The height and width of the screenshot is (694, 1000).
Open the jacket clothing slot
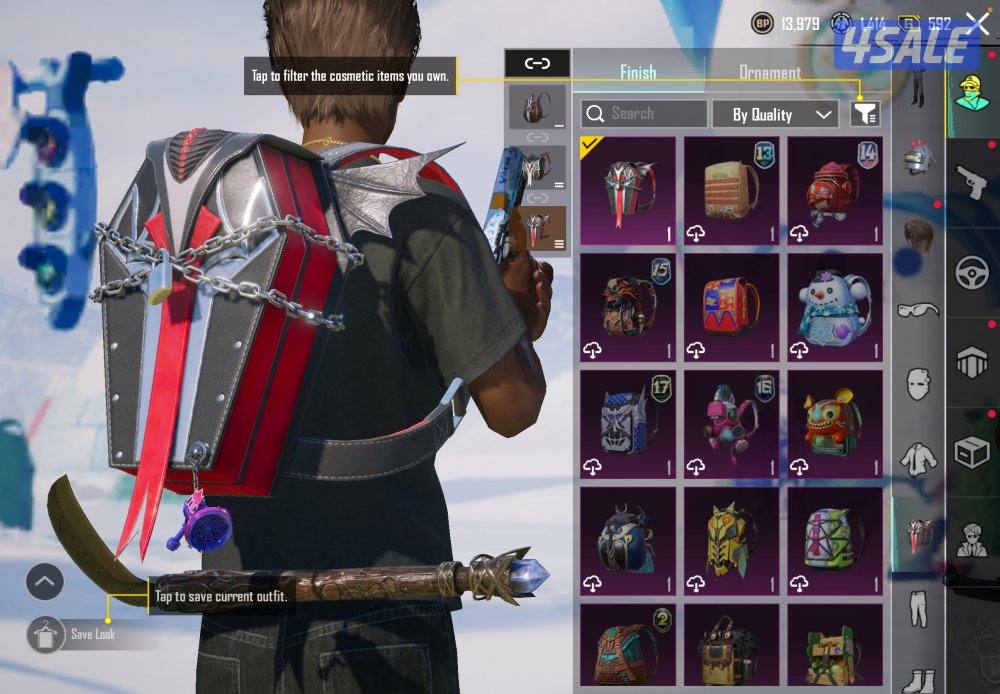click(918, 458)
